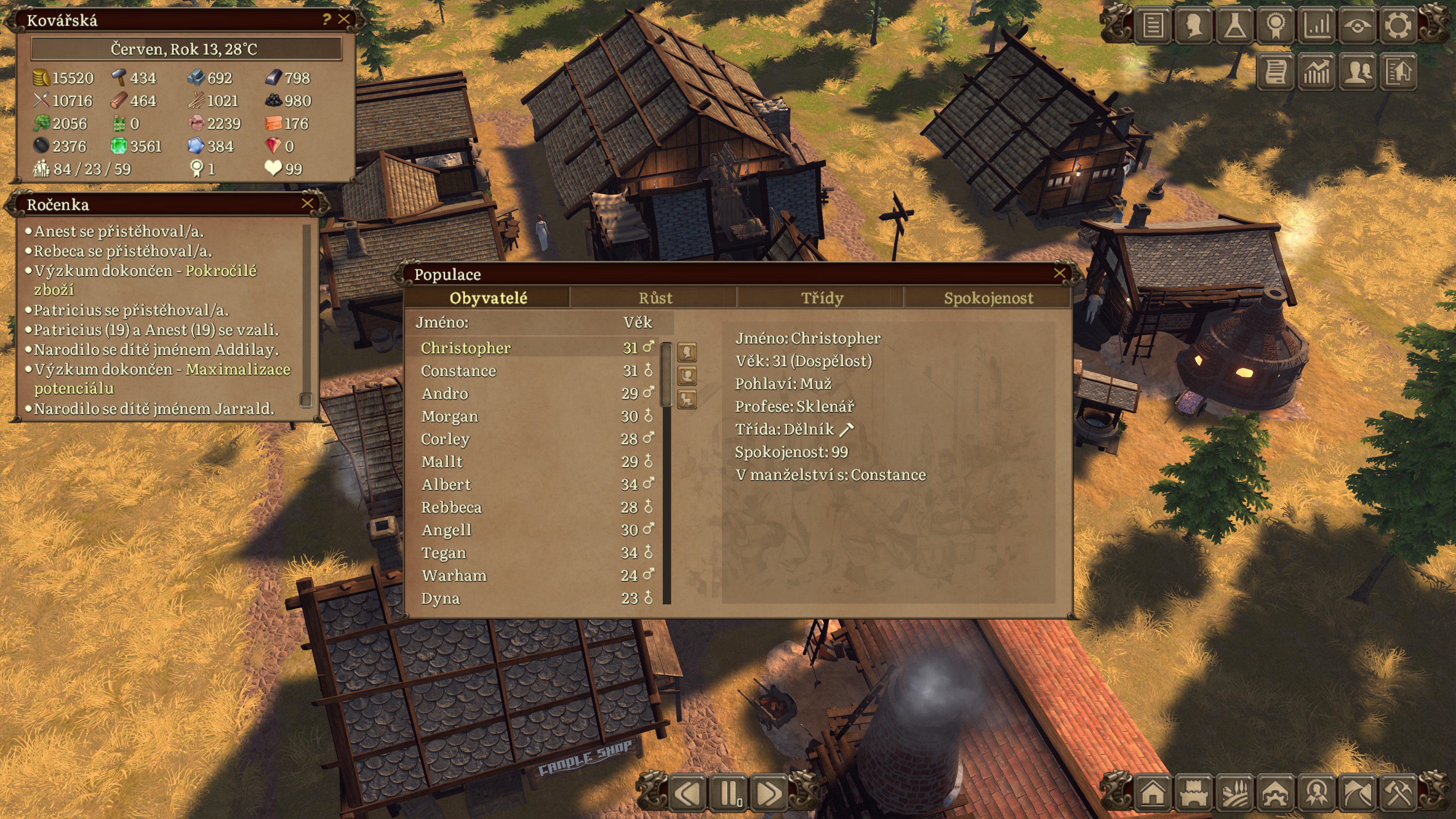Open the bar chart statistics icon
The height and width of the screenshot is (819, 1456).
tap(1316, 25)
